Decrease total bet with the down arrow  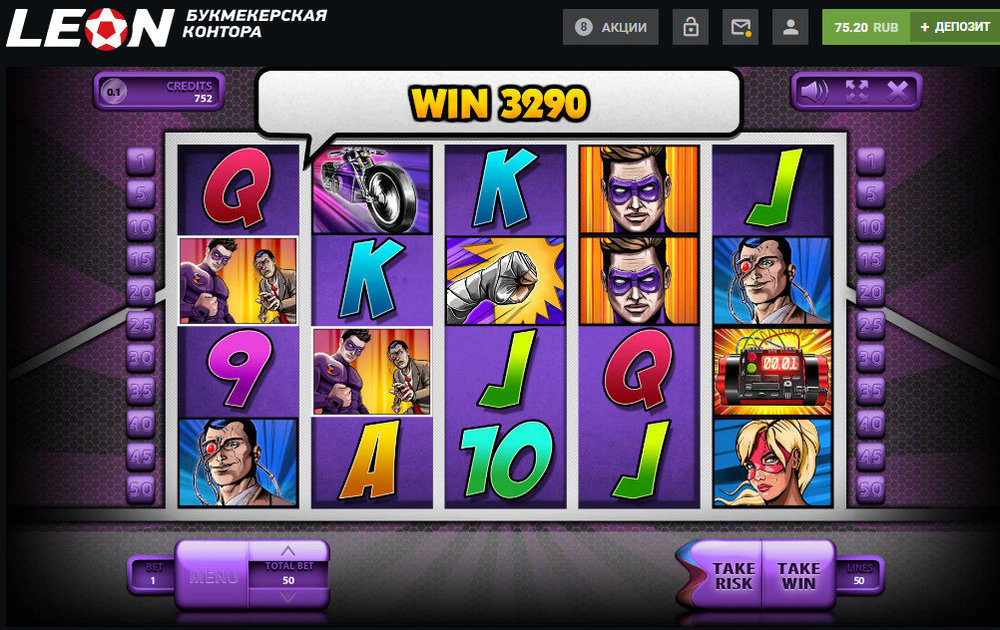tap(288, 597)
